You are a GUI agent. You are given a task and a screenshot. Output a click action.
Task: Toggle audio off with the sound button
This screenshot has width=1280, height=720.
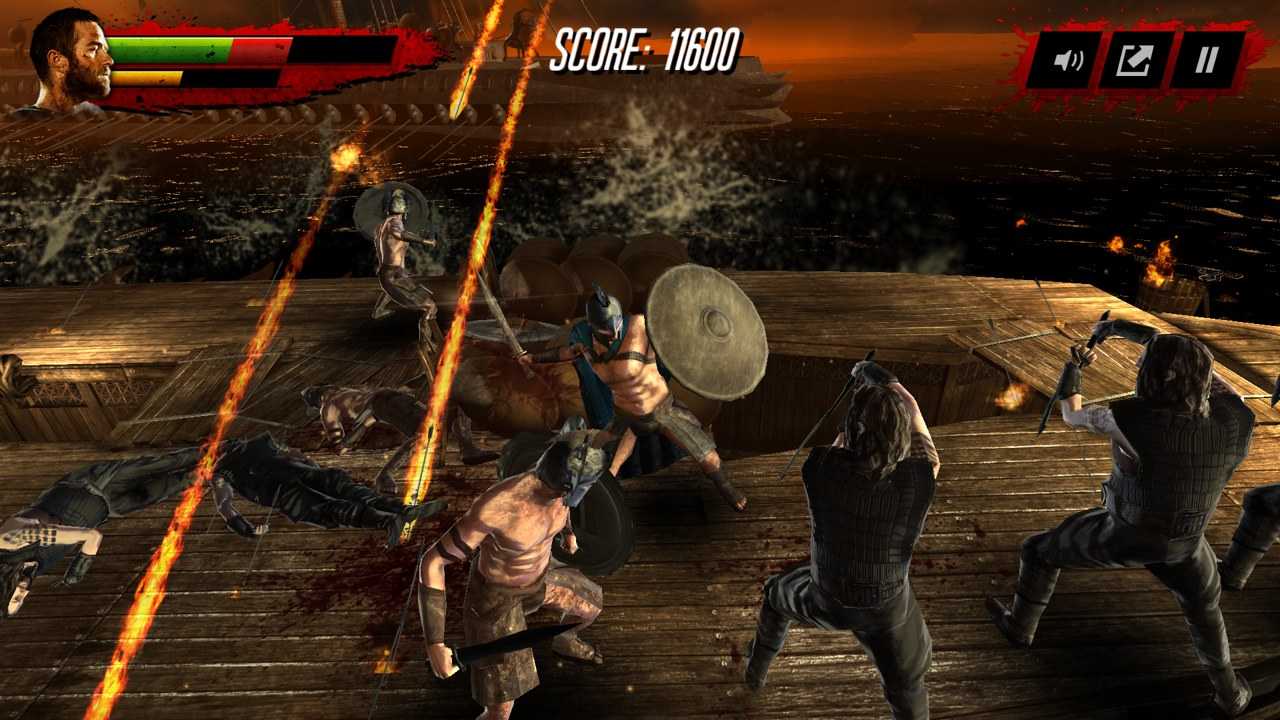pyautogui.click(x=1066, y=60)
